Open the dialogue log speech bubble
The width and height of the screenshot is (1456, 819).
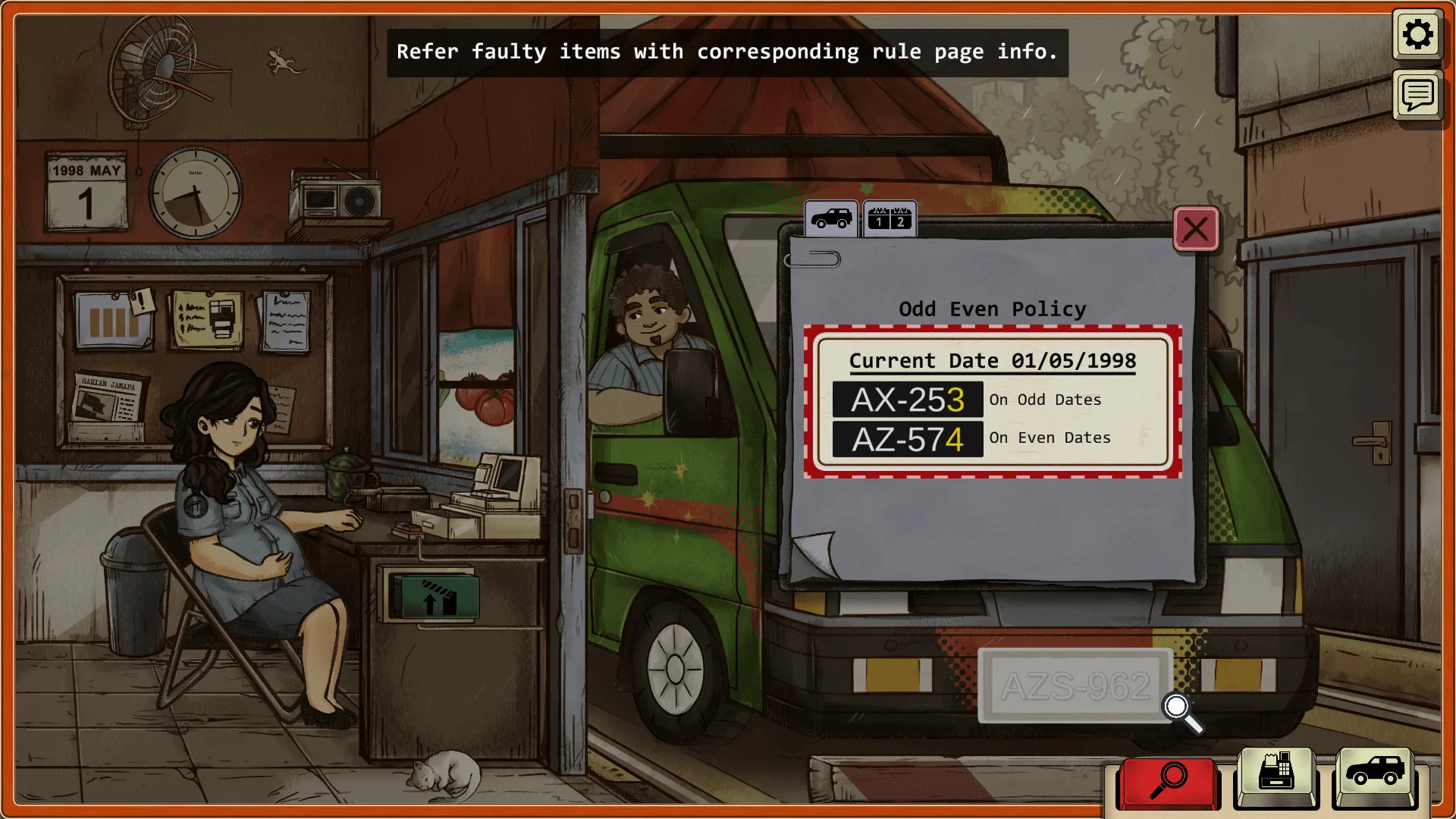(1417, 96)
